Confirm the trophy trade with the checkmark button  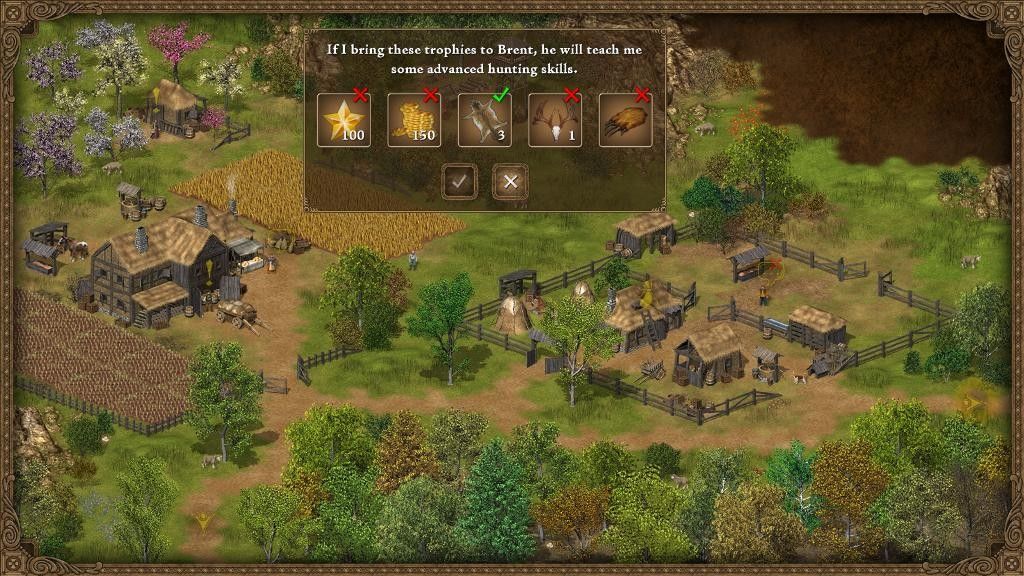point(459,181)
